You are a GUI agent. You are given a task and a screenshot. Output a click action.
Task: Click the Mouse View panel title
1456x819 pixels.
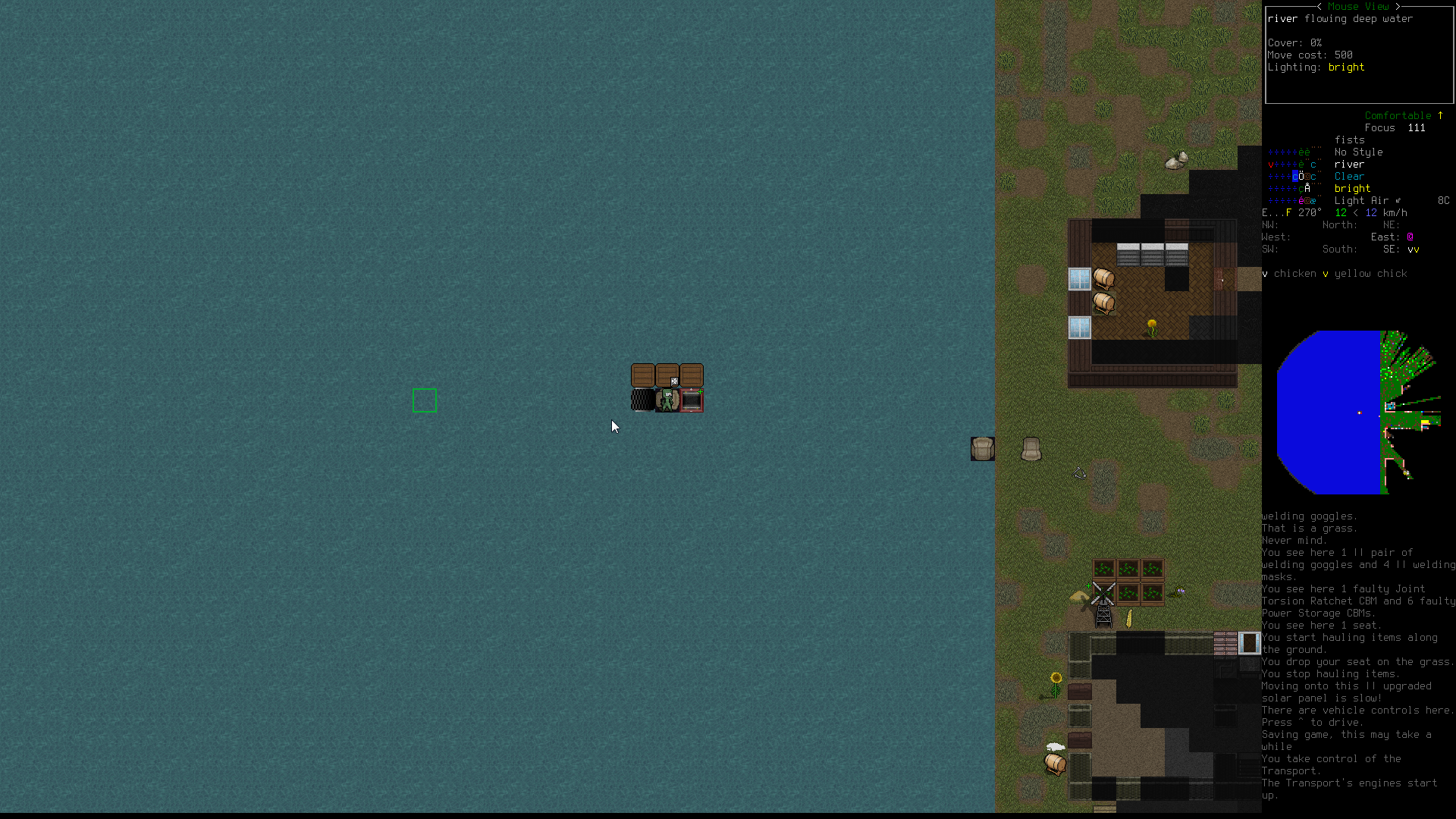pyautogui.click(x=1357, y=6)
